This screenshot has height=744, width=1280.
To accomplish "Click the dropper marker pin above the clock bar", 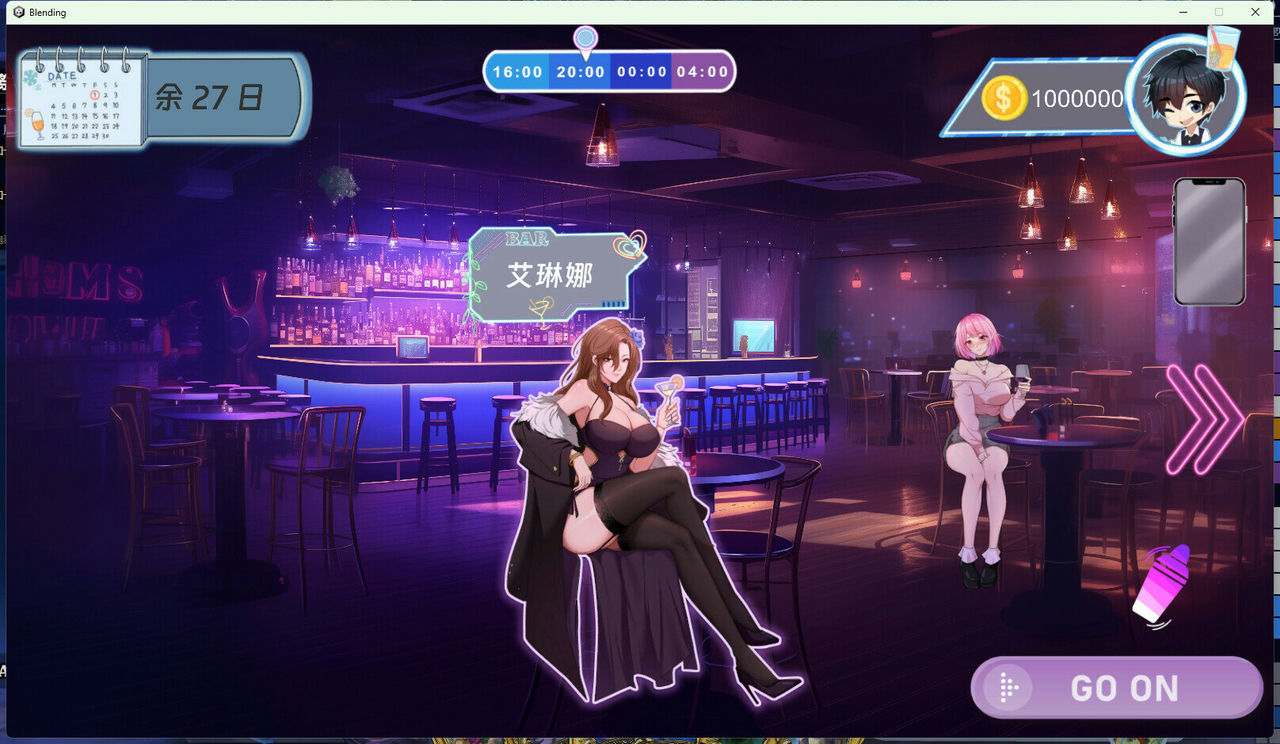I will [585, 38].
